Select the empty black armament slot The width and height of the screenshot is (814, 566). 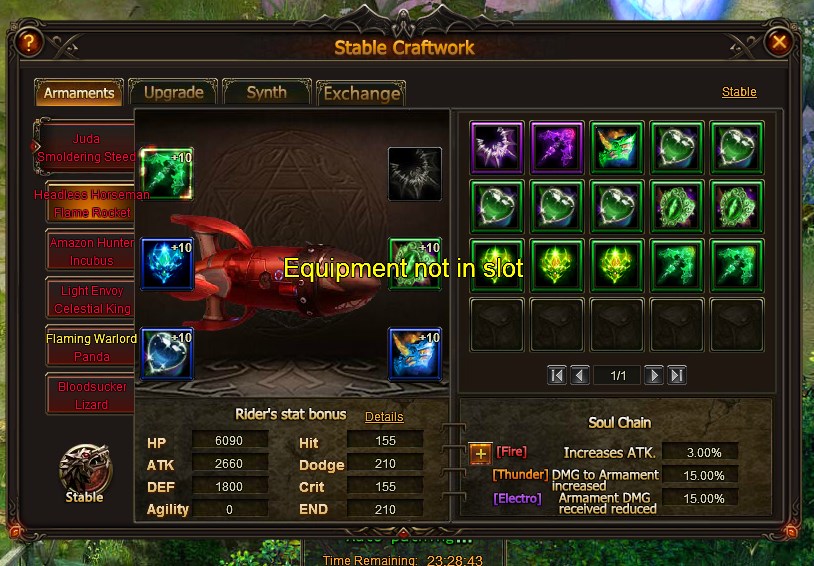(x=415, y=174)
